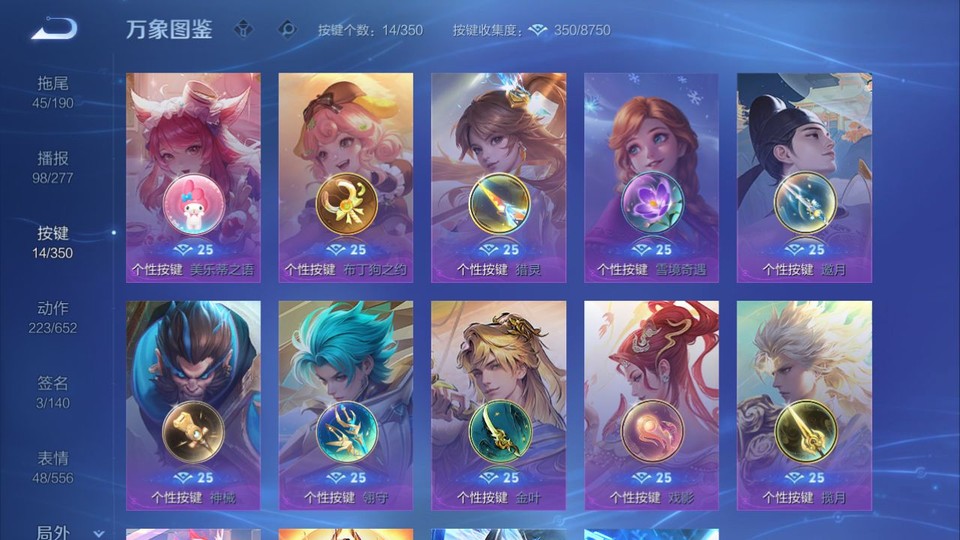Image resolution: width=960 pixels, height=540 pixels.
Task: Select the 戏影 button skin card
Action: (652, 405)
